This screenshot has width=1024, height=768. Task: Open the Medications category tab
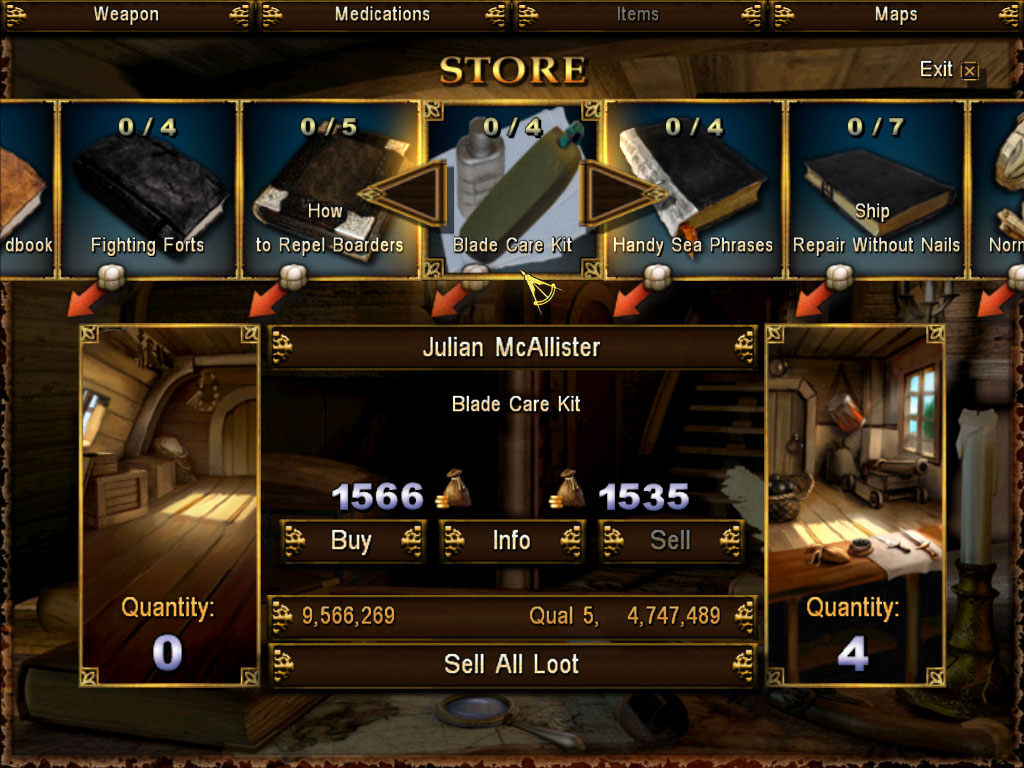point(382,14)
